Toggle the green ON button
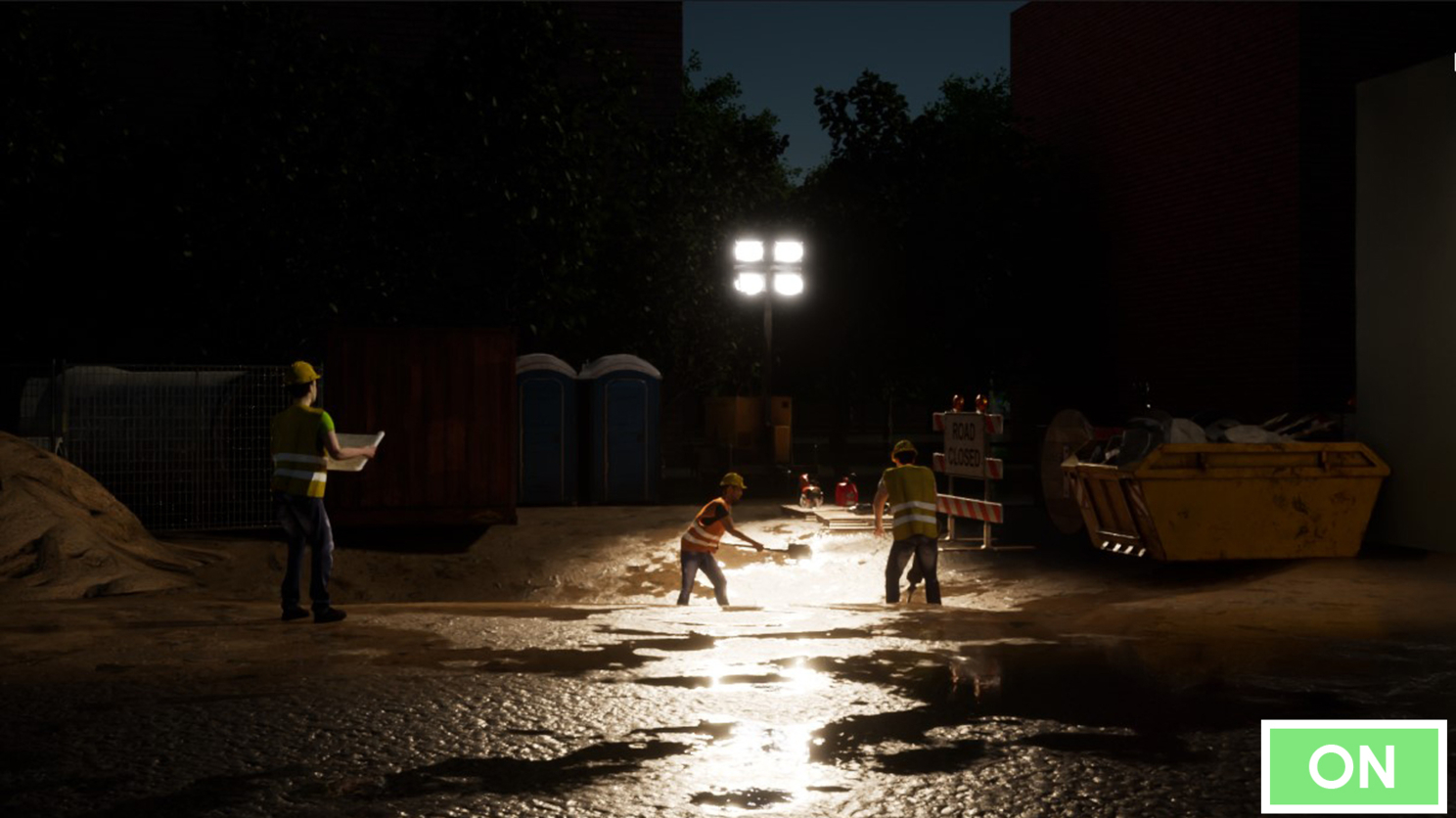The height and width of the screenshot is (818, 1456). [x=1353, y=766]
